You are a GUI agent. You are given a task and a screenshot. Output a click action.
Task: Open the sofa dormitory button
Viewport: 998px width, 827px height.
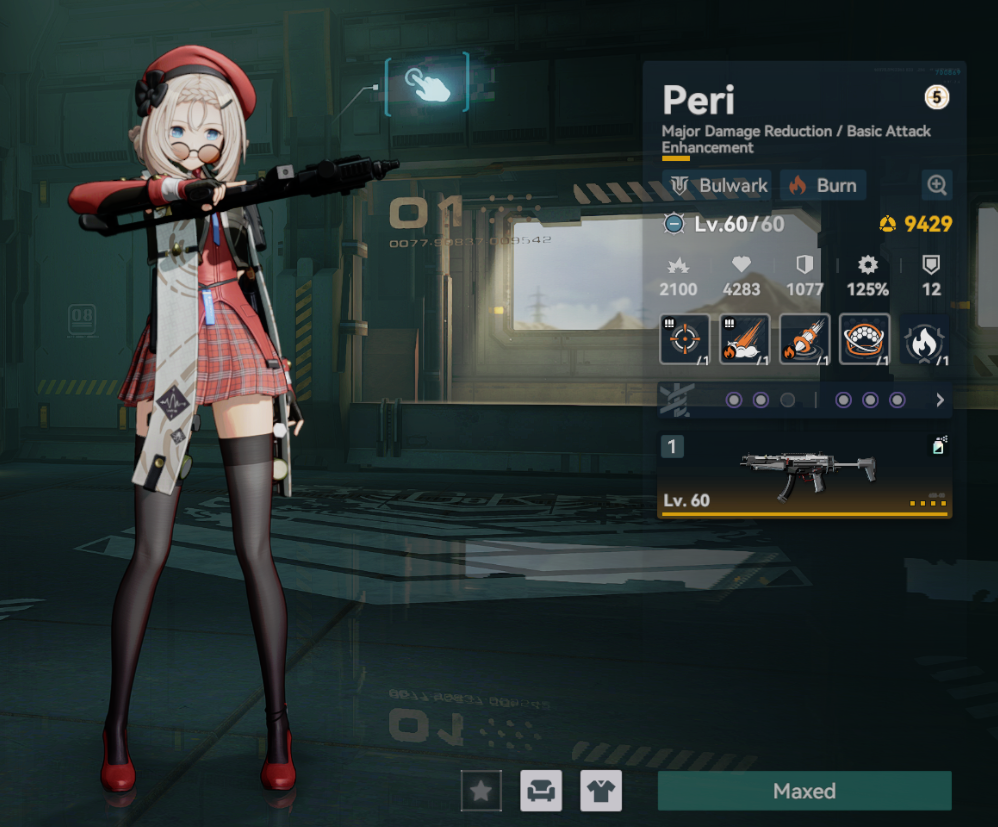click(x=541, y=791)
